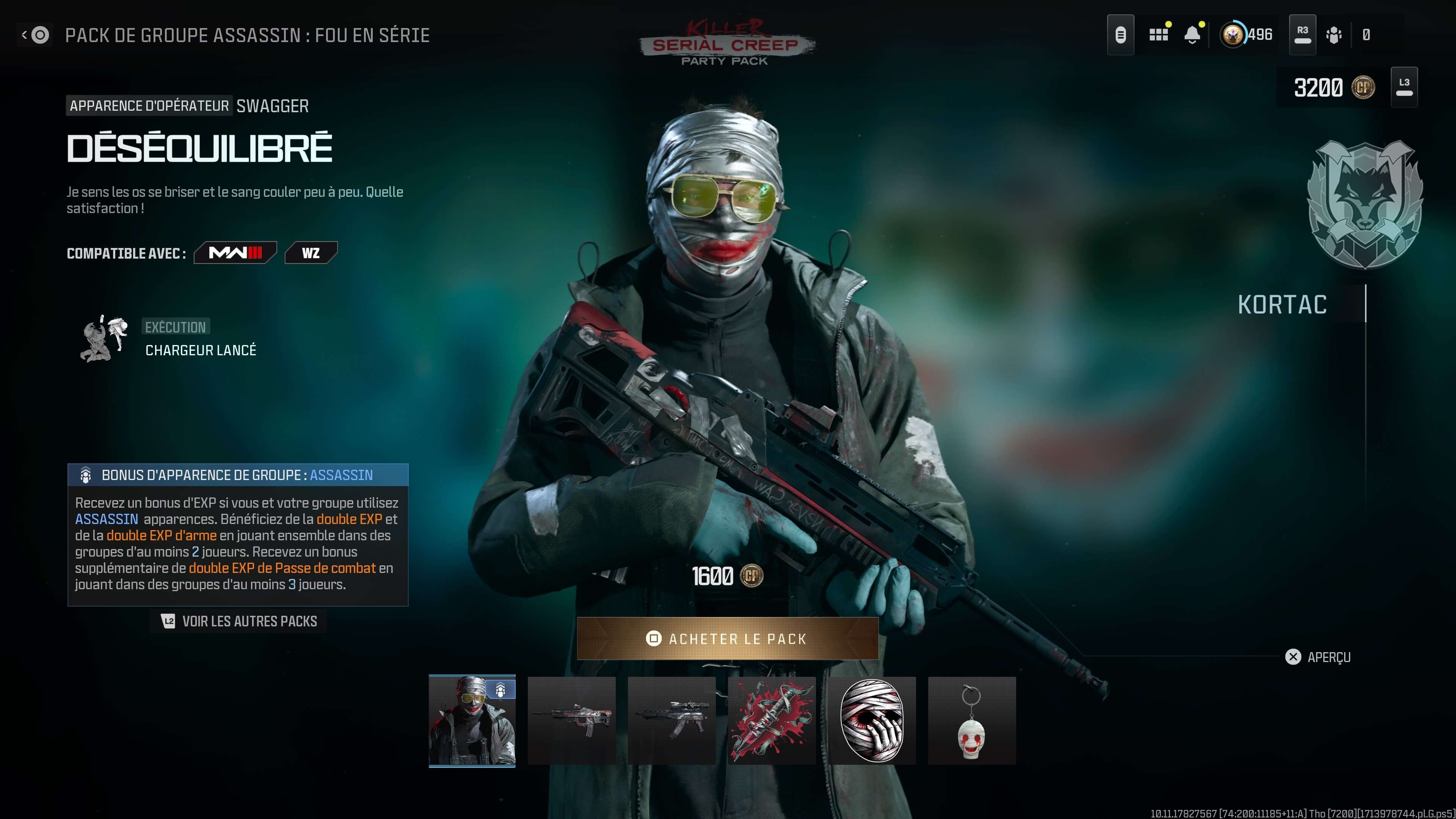Open Voir Les Autres Packs
This screenshot has width=1456, height=819.
237,621
